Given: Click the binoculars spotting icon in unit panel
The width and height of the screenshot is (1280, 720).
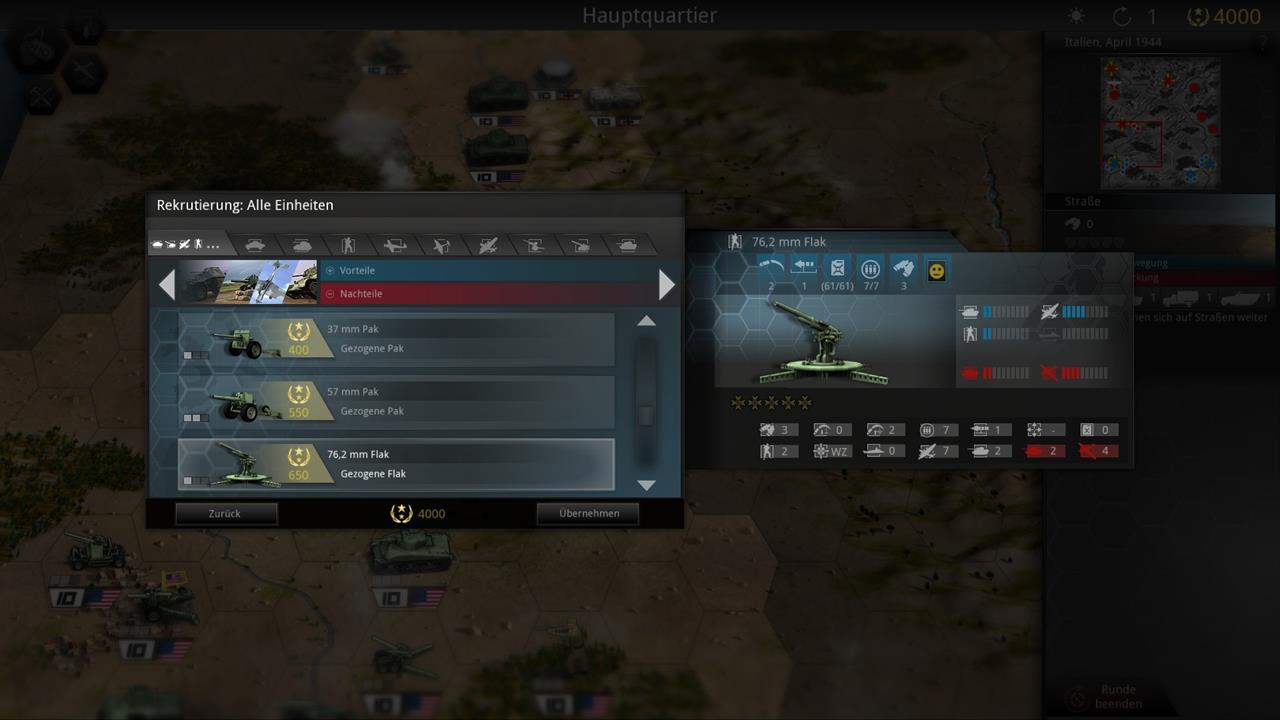Looking at the screenshot, I should click(905, 268).
